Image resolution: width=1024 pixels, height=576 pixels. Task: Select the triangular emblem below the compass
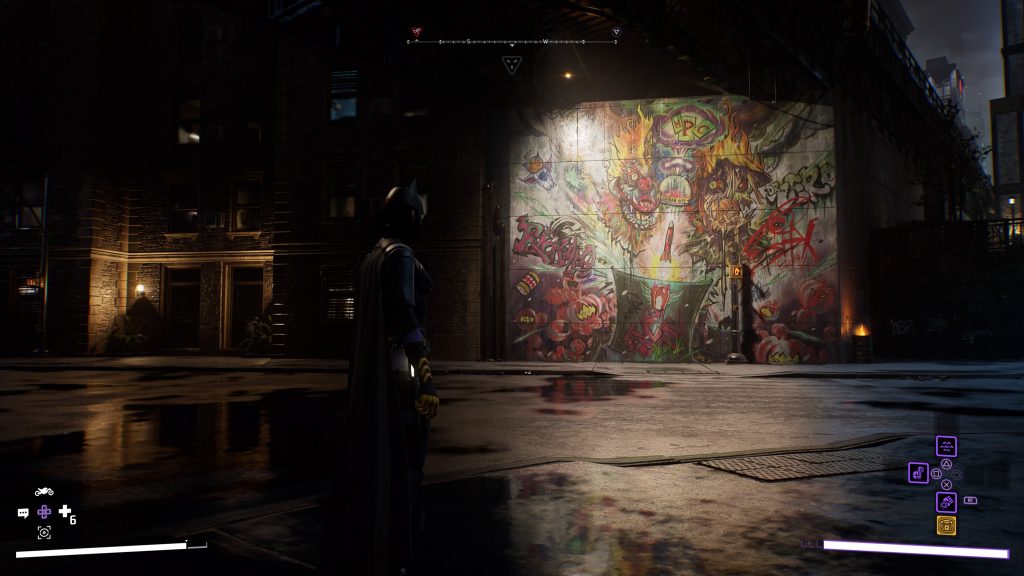(512, 65)
